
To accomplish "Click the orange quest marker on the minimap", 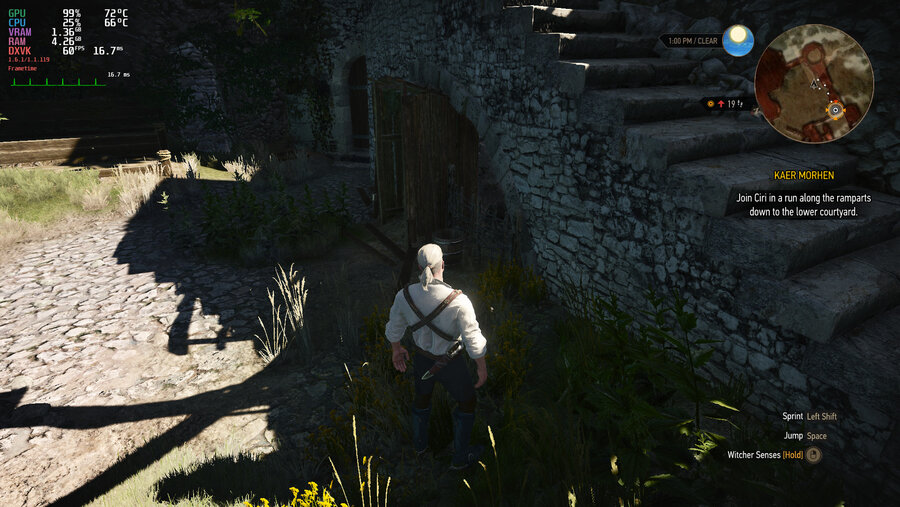I will 835,108.
